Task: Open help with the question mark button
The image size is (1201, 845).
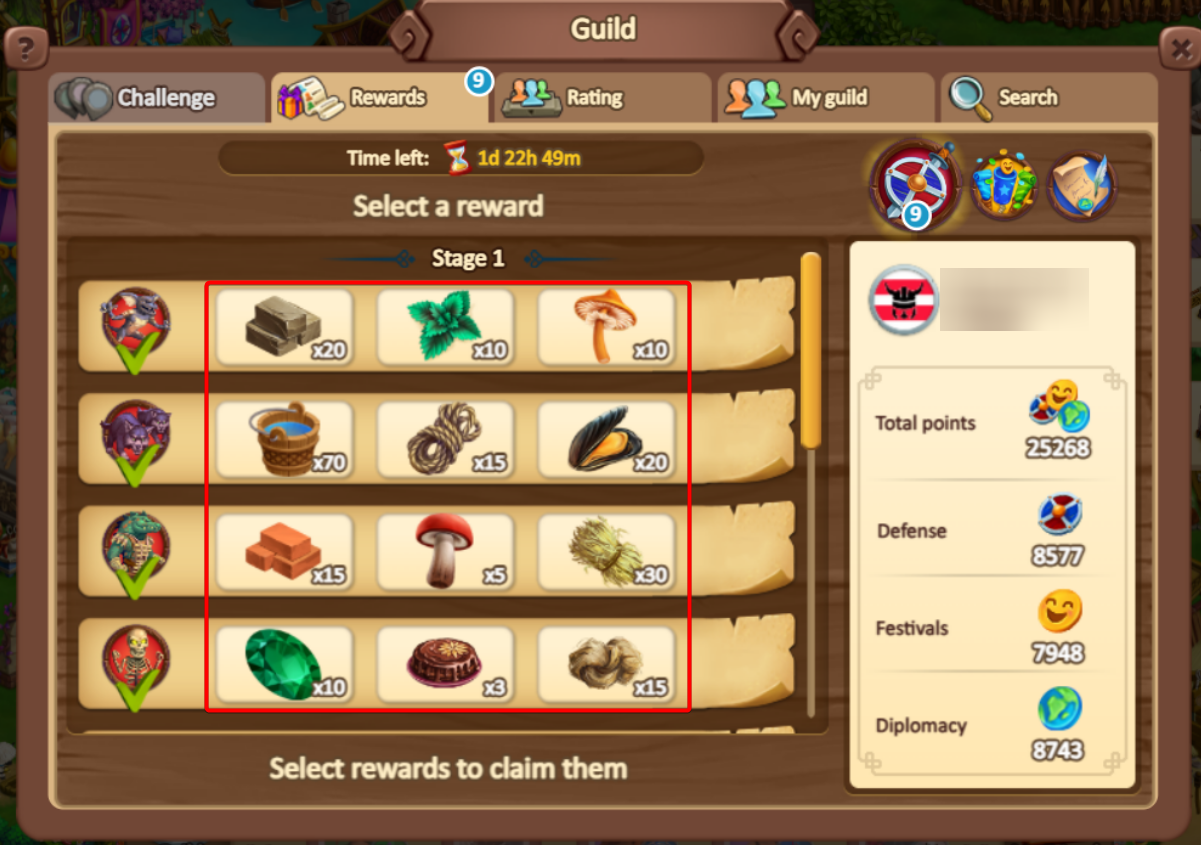Action: pos(26,47)
